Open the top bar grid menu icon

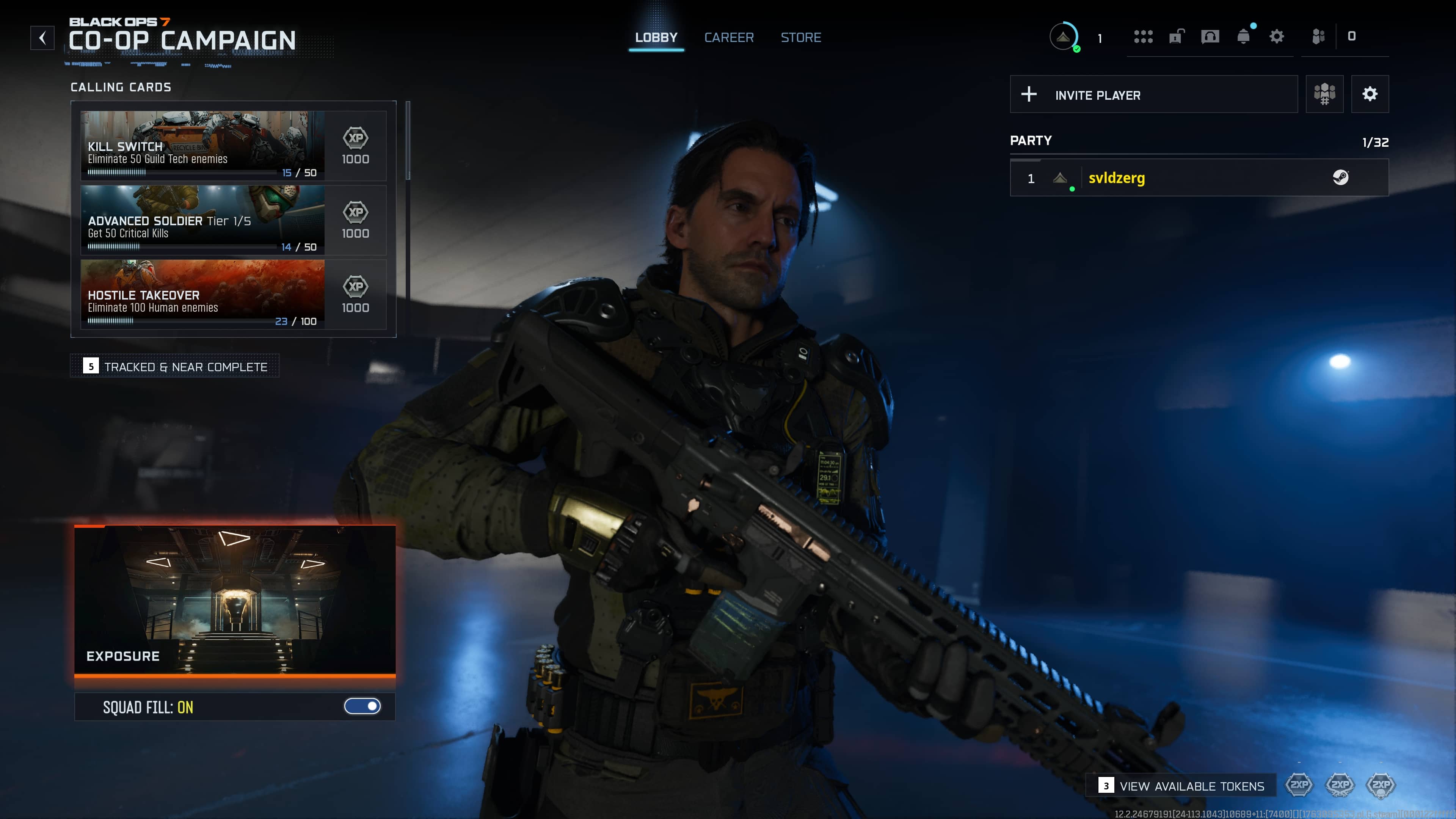pyautogui.click(x=1143, y=37)
